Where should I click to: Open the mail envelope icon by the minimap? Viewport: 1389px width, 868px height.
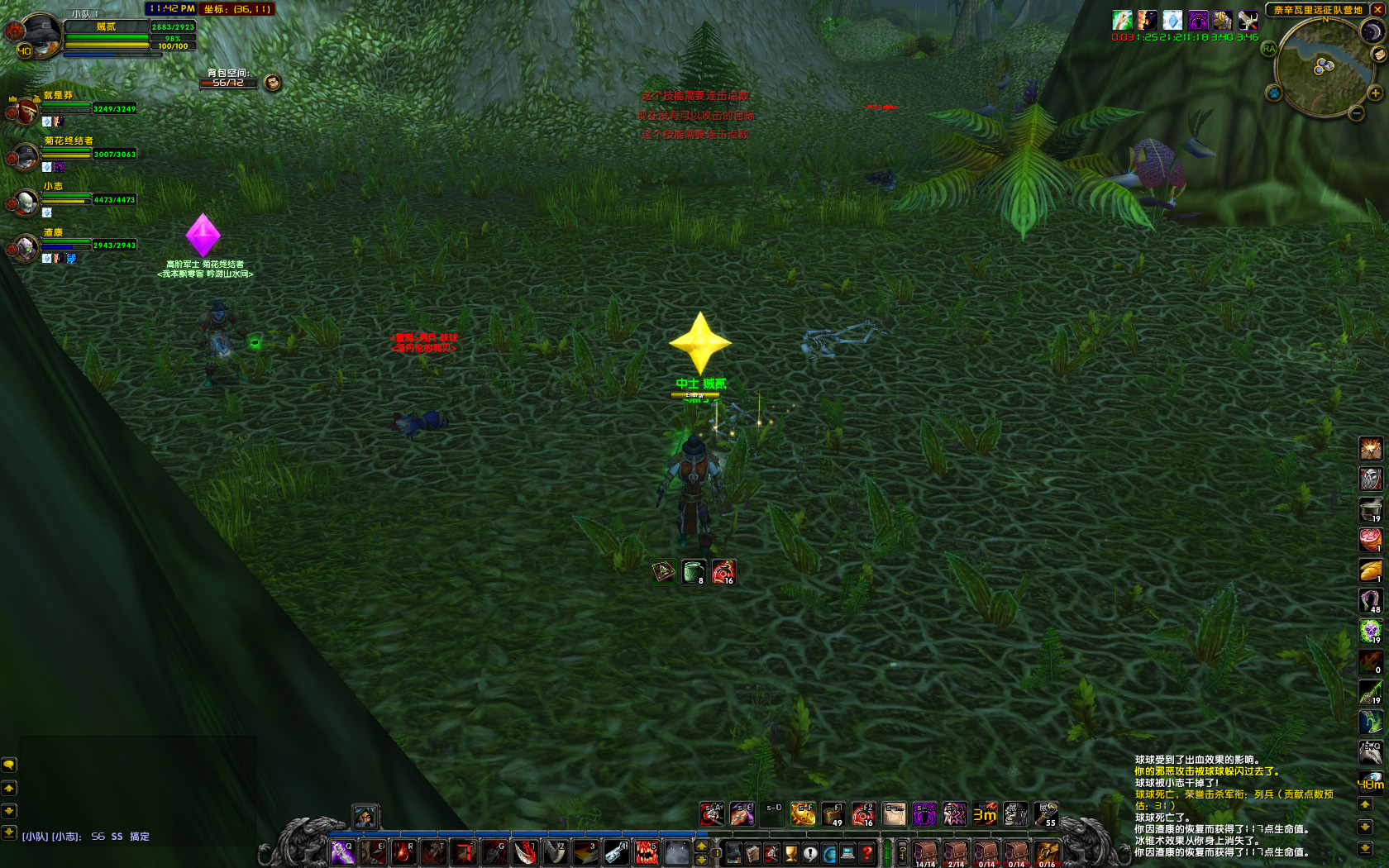point(1378,55)
